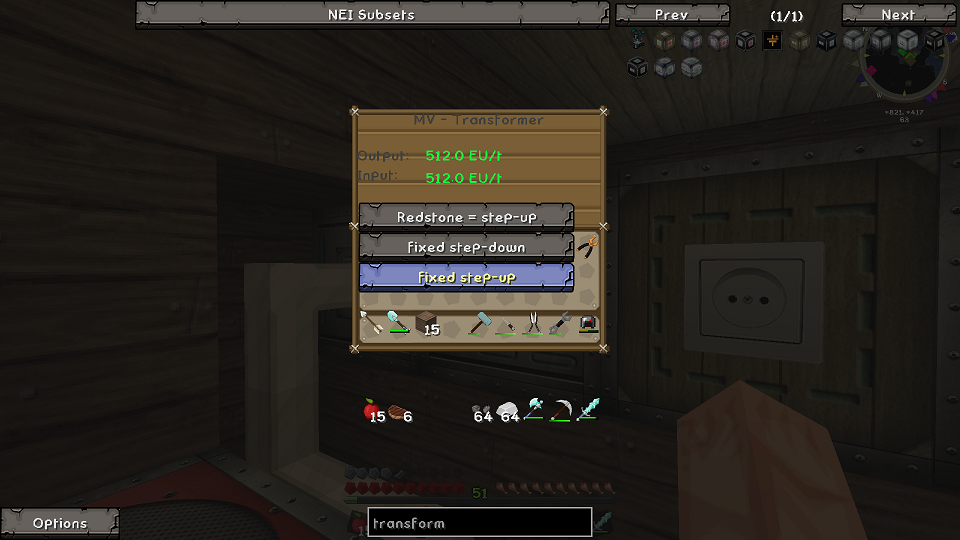Screen dimensions: 960x540
Task: Go to the next NEI page with Next
Action: point(897,14)
